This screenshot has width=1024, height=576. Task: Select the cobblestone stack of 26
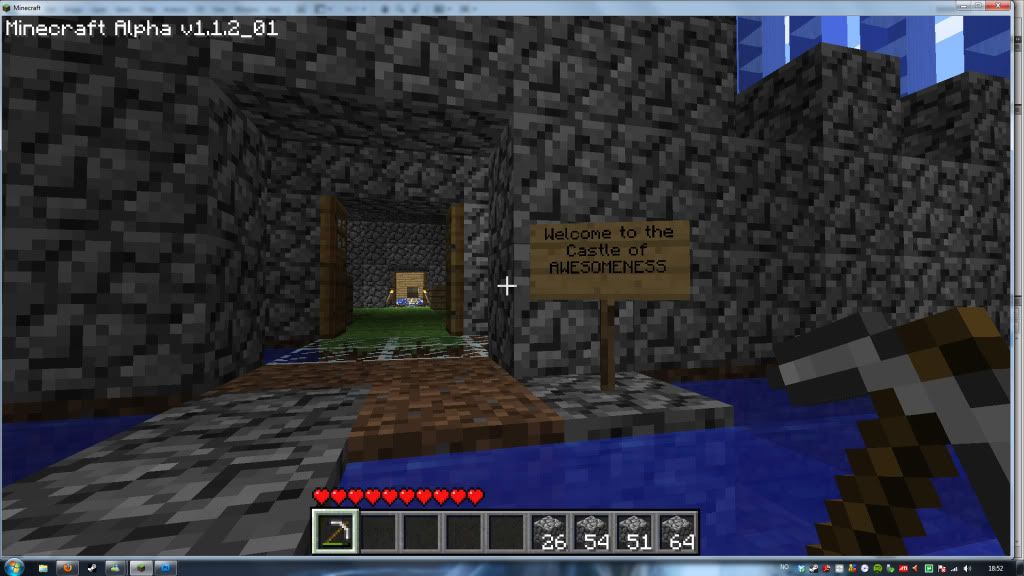point(548,532)
